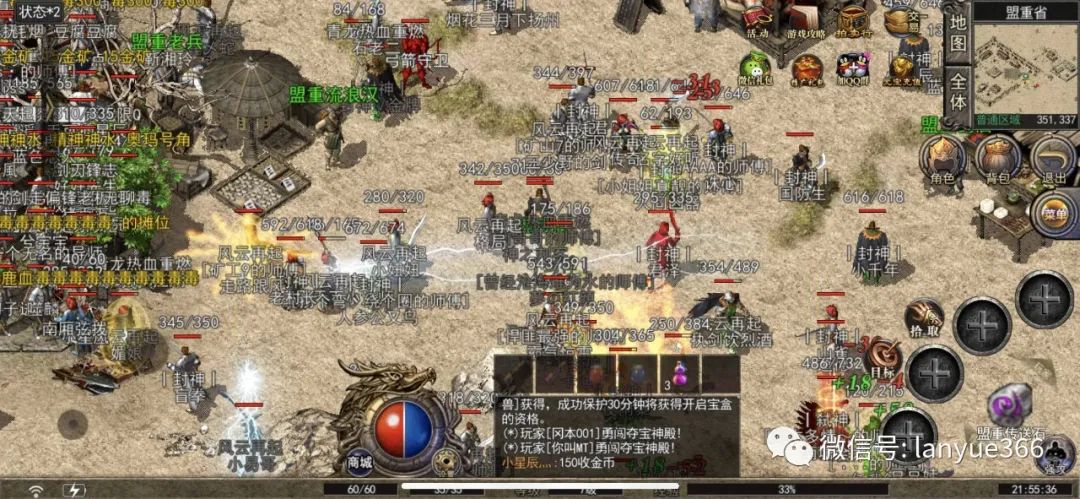Select the 全体 tab beside the minimap
This screenshot has width=1080, height=499.
(x=958, y=91)
